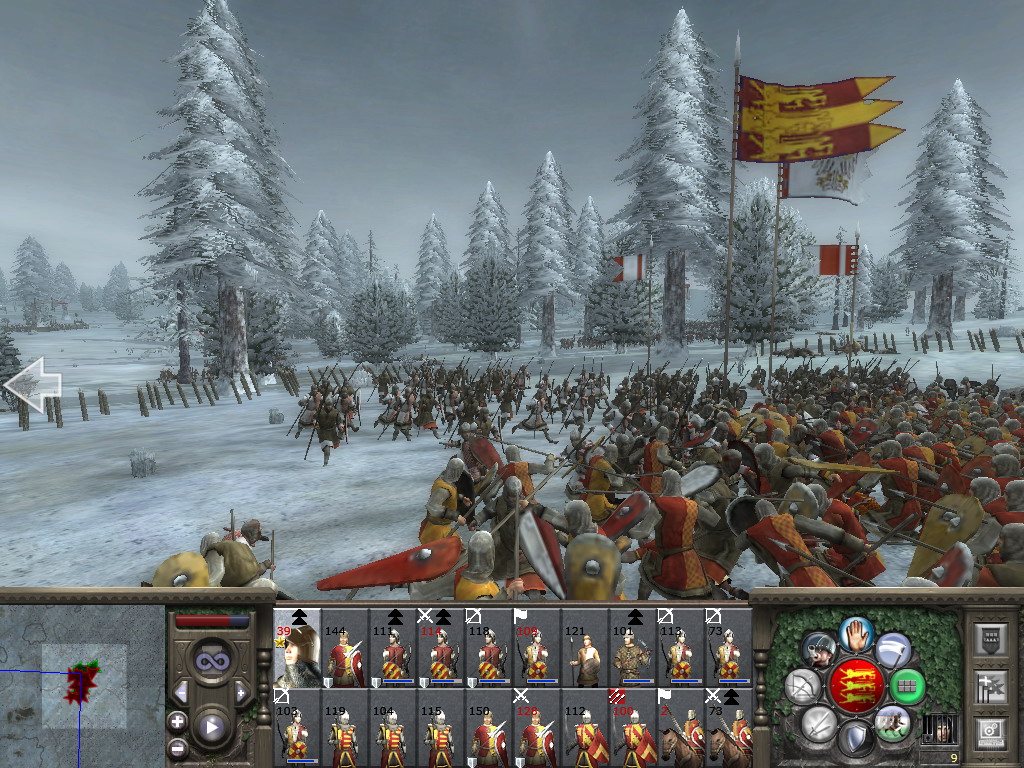Increase game speed with right arrow
1024x768 pixels.
(x=241, y=692)
